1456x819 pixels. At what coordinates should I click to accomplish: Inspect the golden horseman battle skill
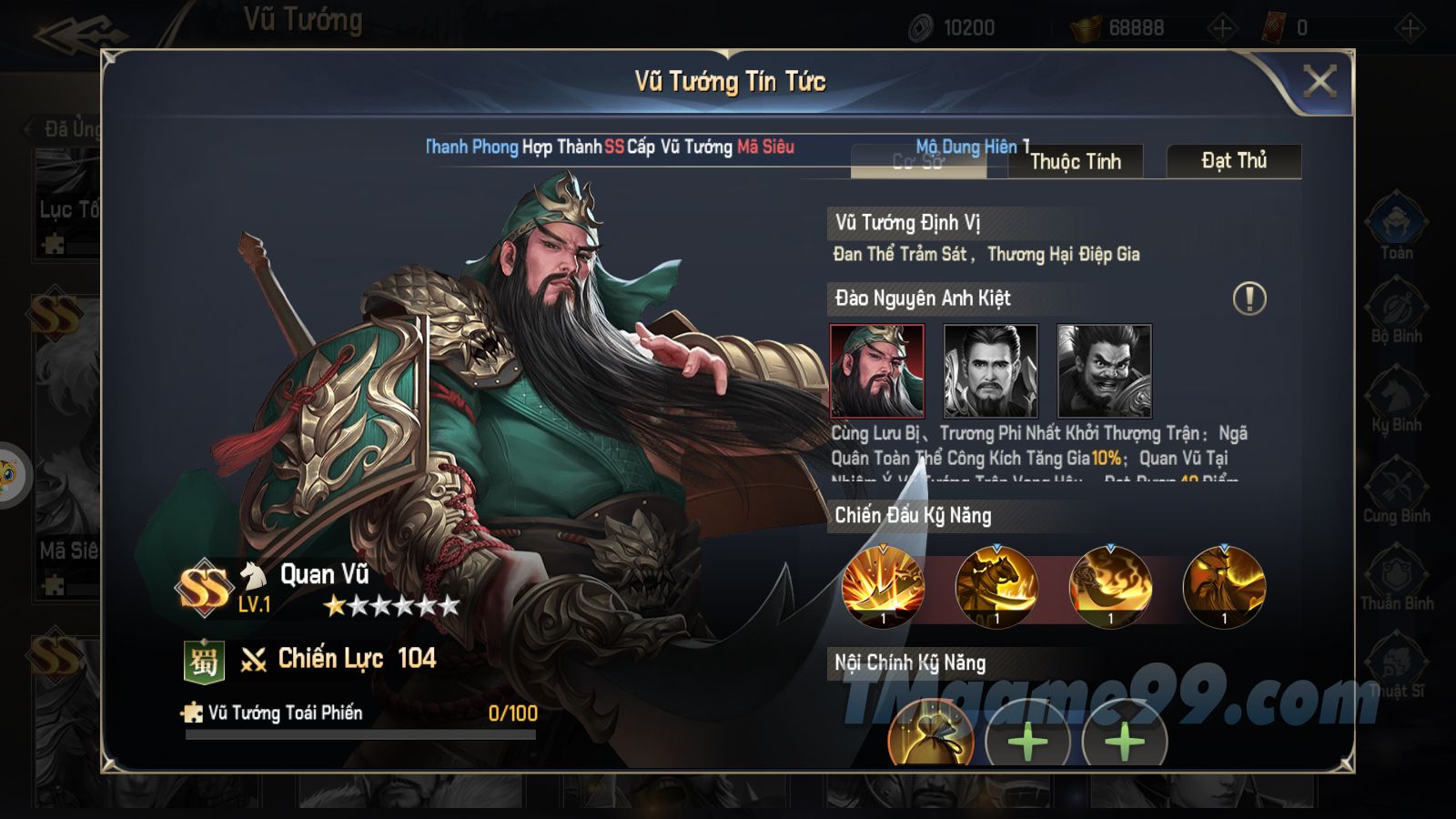[x=996, y=587]
